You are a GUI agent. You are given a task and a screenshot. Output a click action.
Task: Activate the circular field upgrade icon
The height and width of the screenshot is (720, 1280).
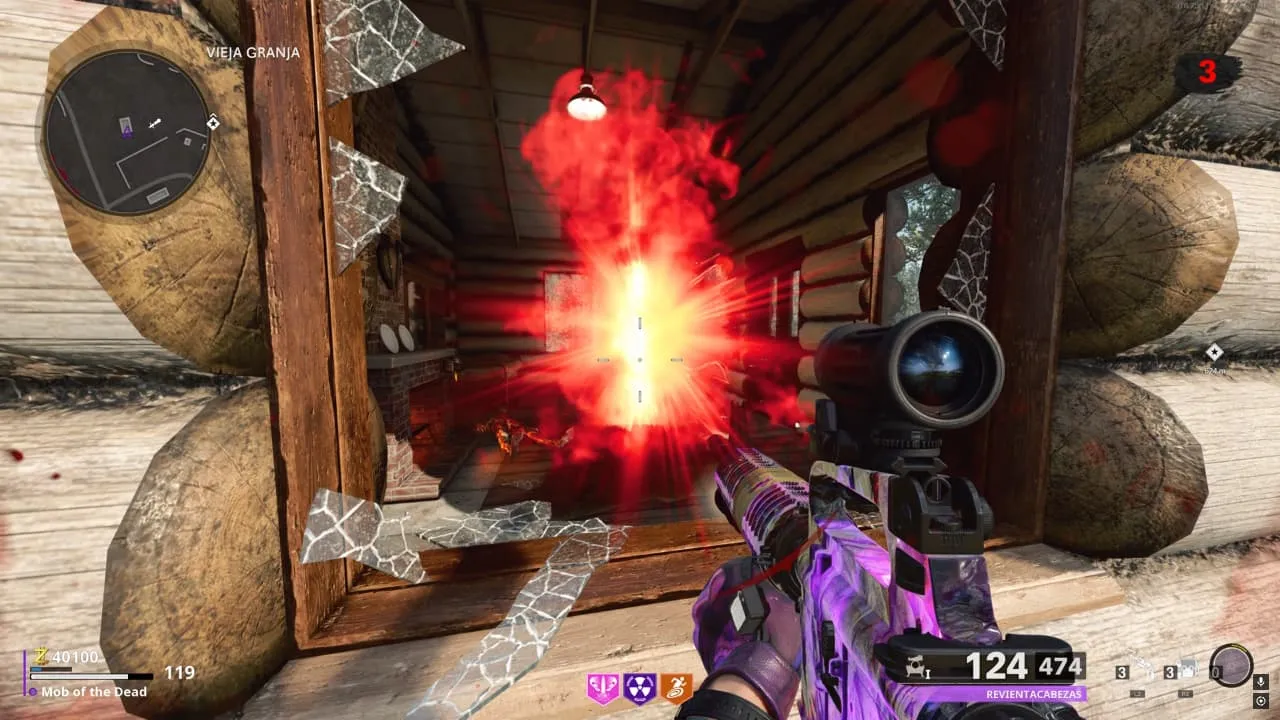[x=1230, y=665]
